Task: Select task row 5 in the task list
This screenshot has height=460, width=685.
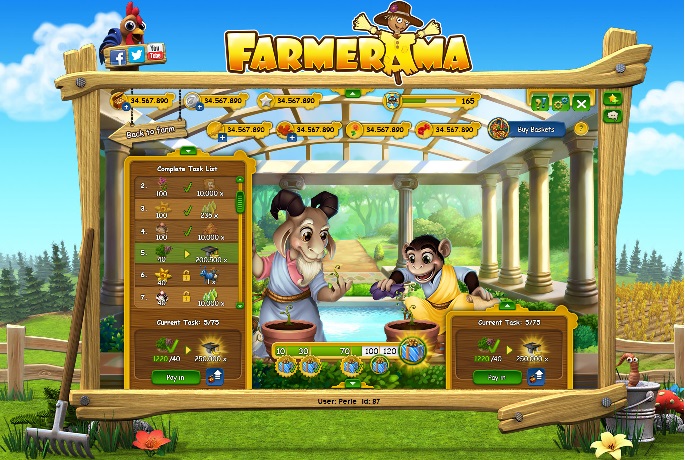Action: pos(188,253)
